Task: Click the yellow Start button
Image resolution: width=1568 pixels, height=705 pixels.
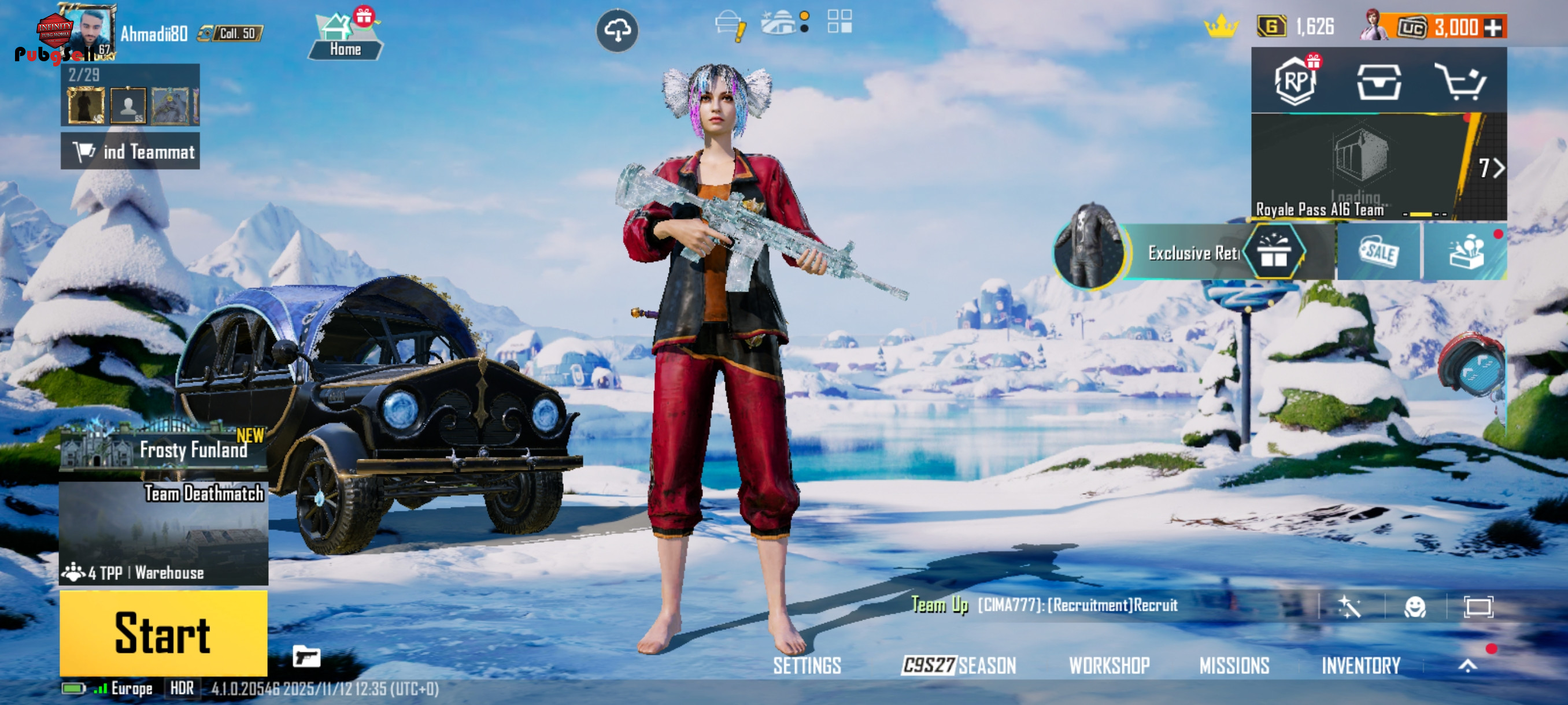Action: [163, 633]
